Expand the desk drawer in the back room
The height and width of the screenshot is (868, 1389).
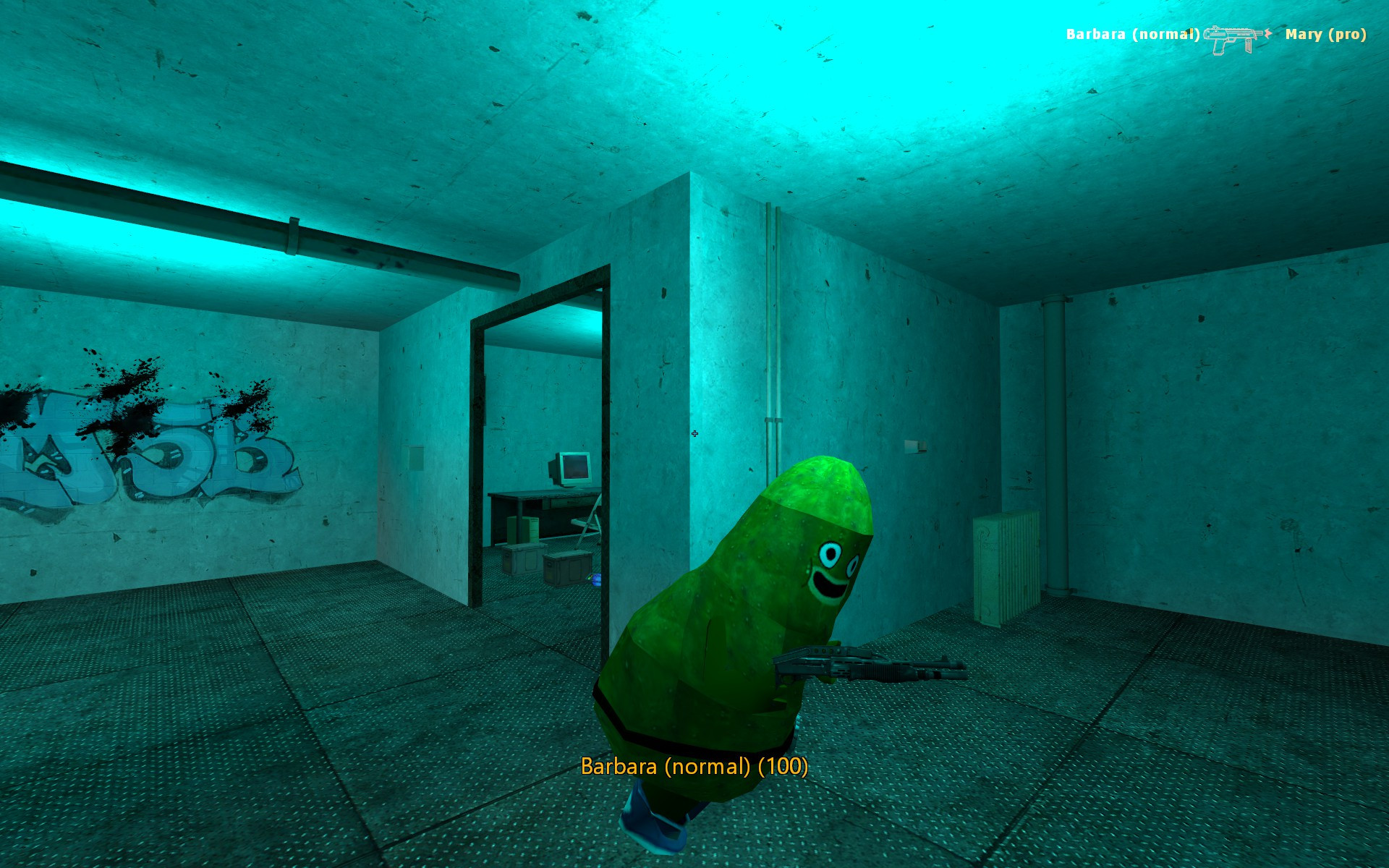[x=568, y=503]
